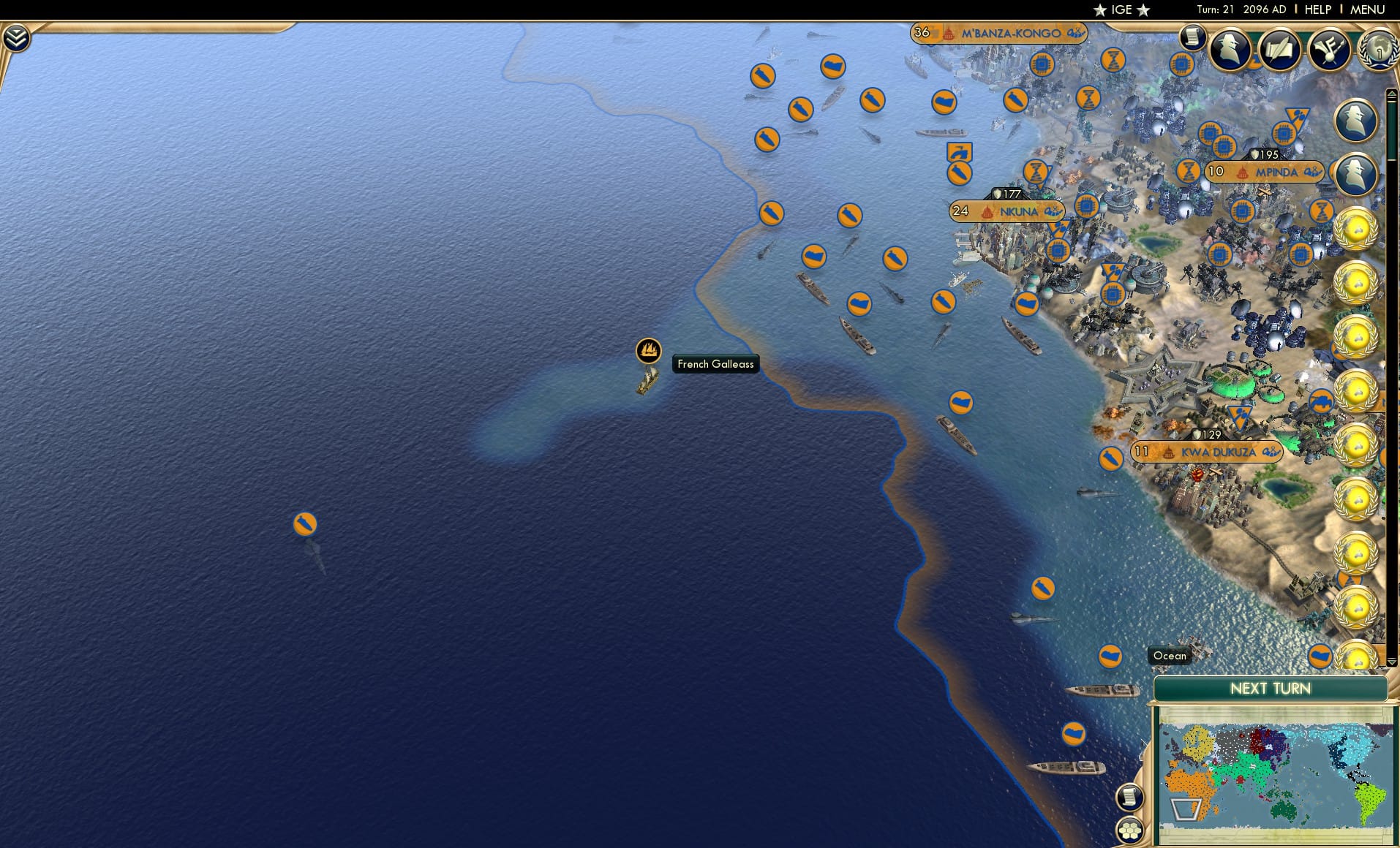Click a spy notification icon on right edge

click(x=1358, y=121)
